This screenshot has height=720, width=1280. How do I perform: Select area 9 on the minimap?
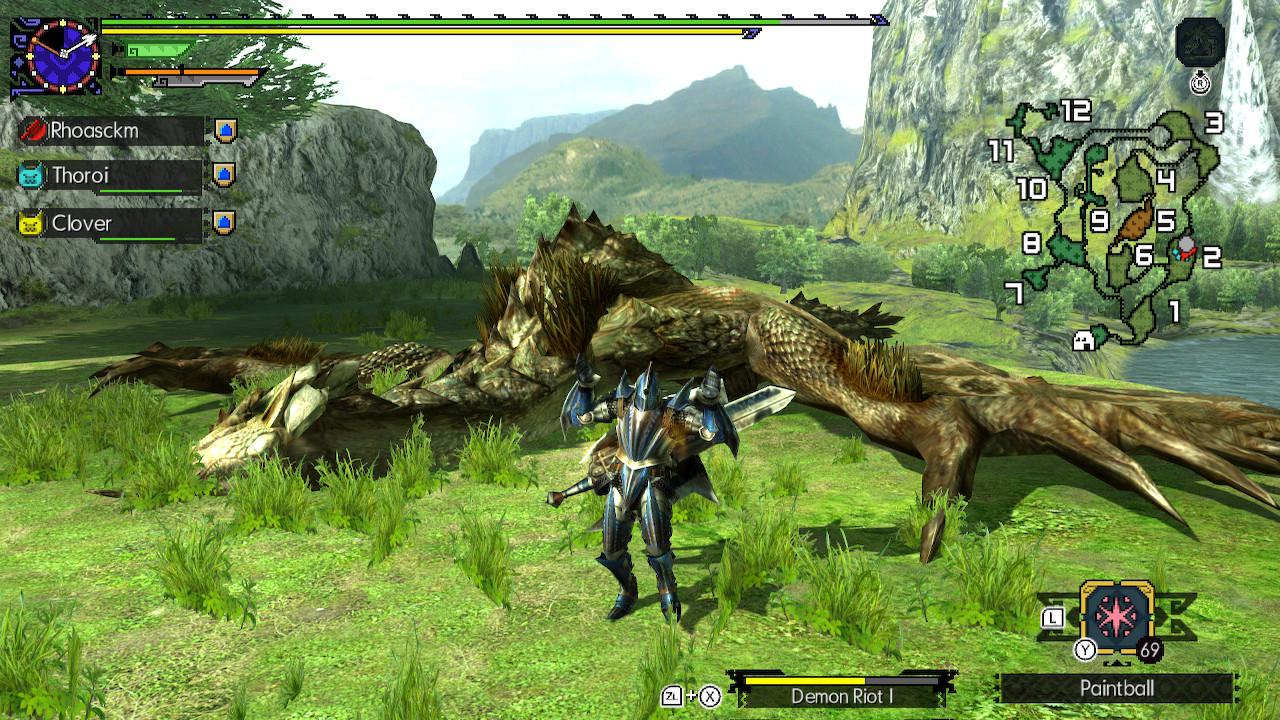(x=1100, y=220)
